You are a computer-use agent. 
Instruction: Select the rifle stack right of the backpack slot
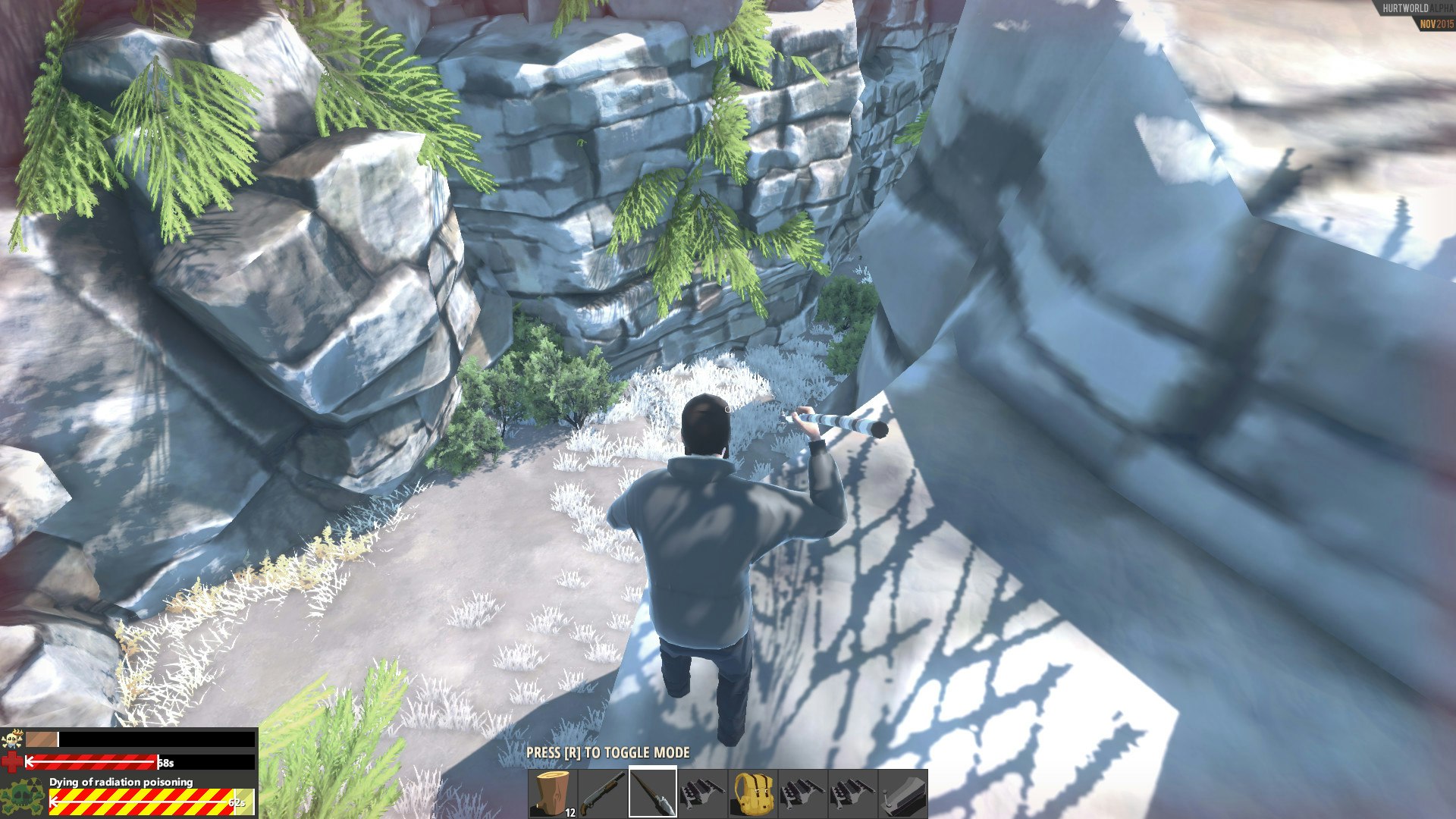(x=802, y=792)
